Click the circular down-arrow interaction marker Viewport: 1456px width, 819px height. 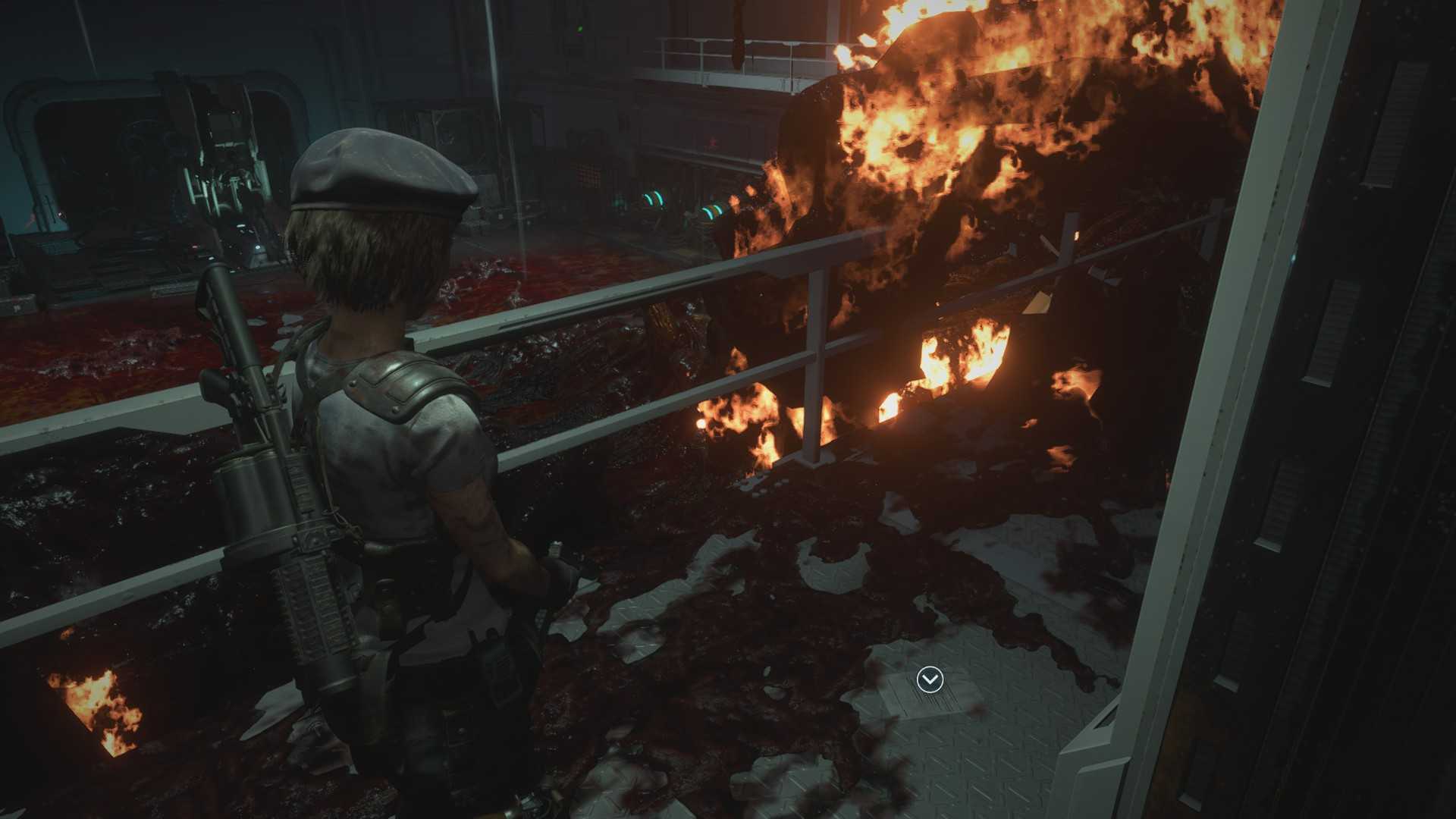pos(930,679)
